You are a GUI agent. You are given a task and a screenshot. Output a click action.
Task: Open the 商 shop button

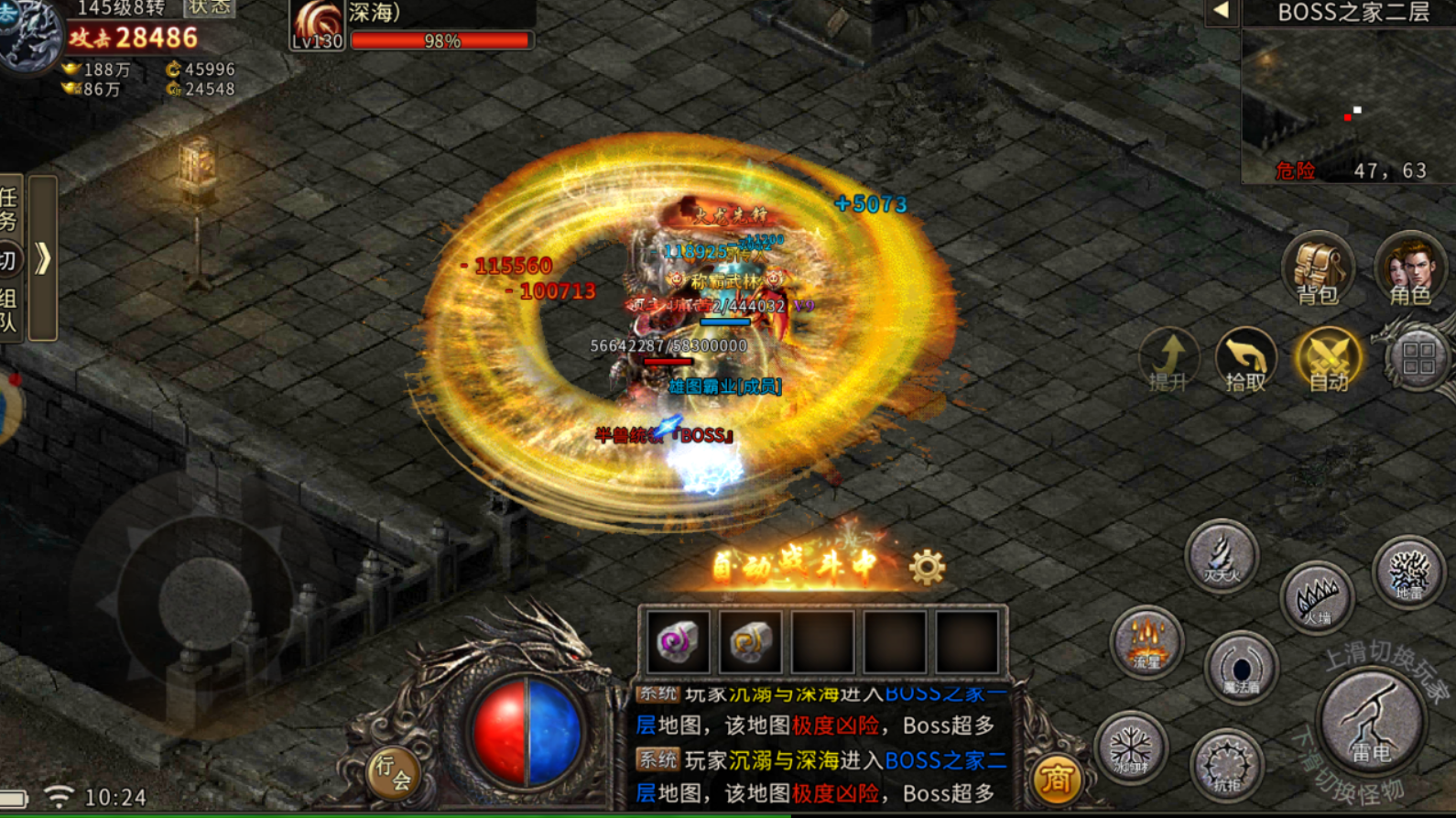1056,779
